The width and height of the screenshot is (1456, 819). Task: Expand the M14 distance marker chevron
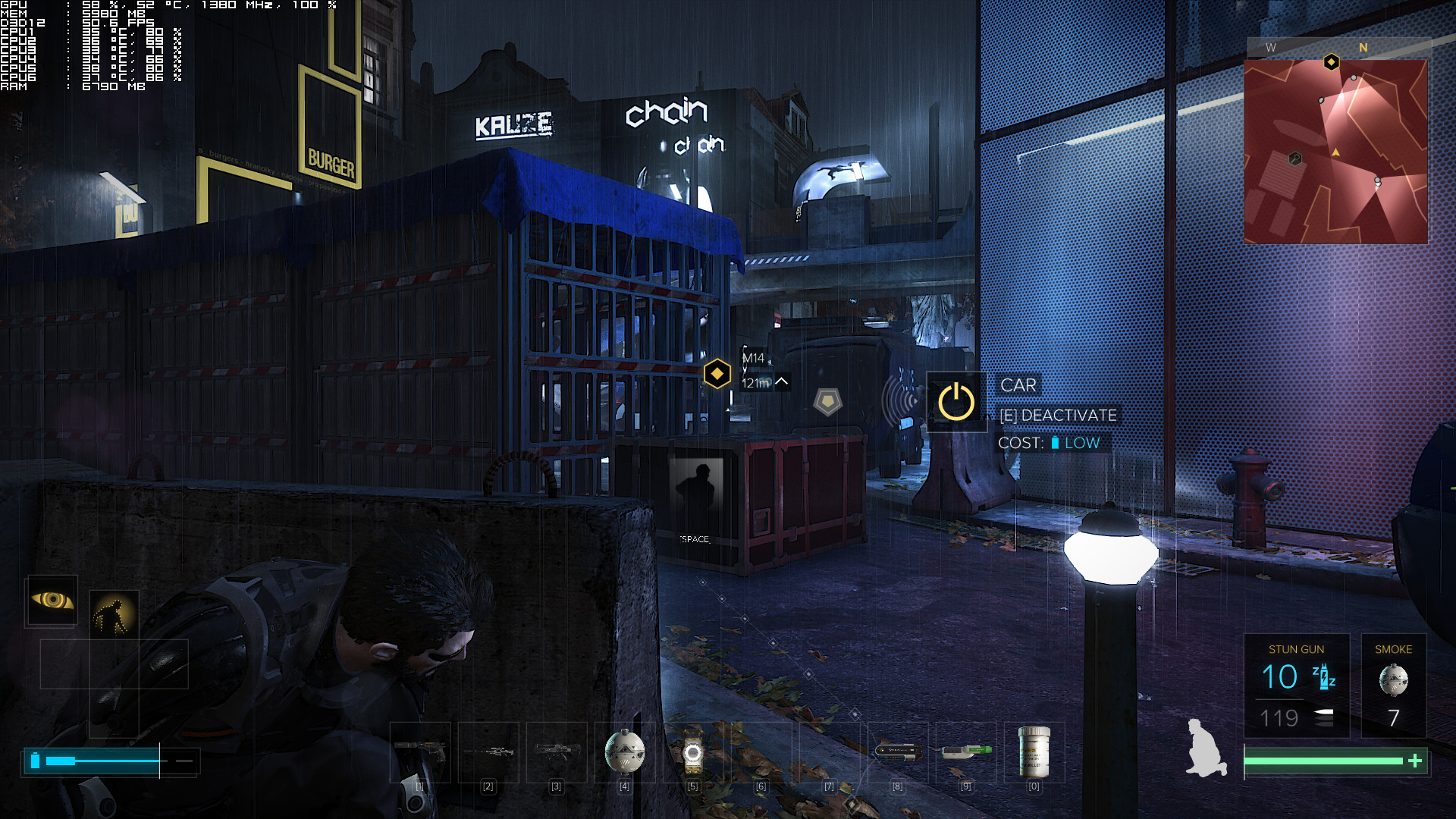coord(783,382)
